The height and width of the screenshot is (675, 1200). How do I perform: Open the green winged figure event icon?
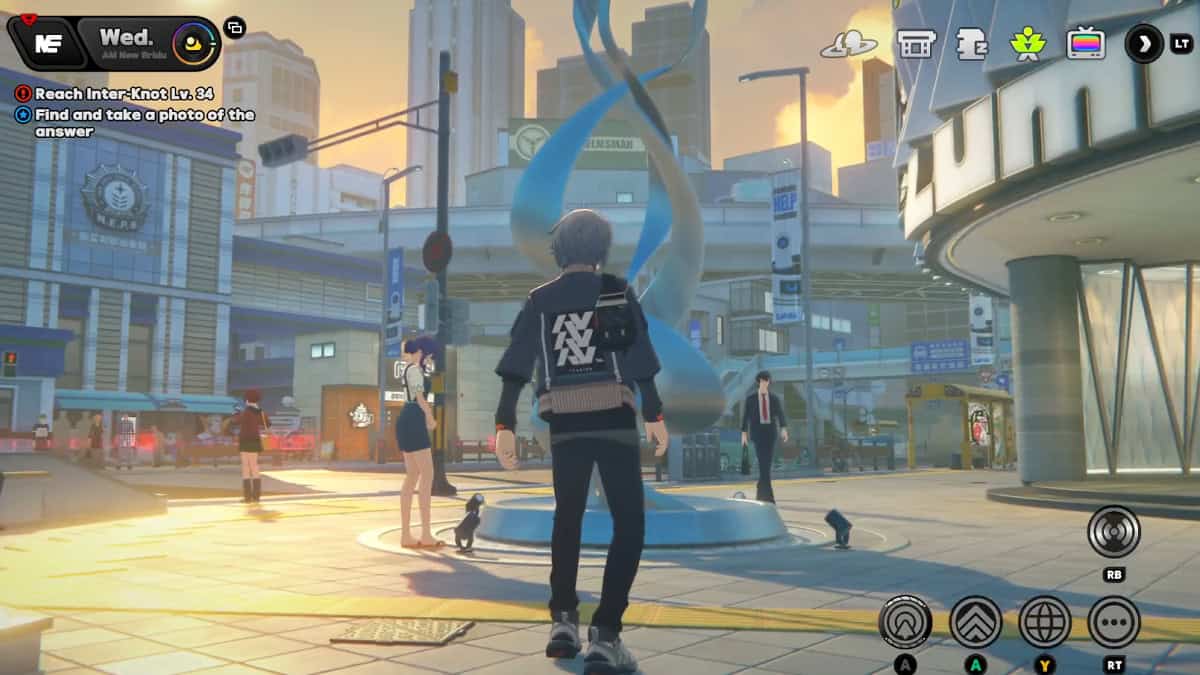coord(1027,44)
